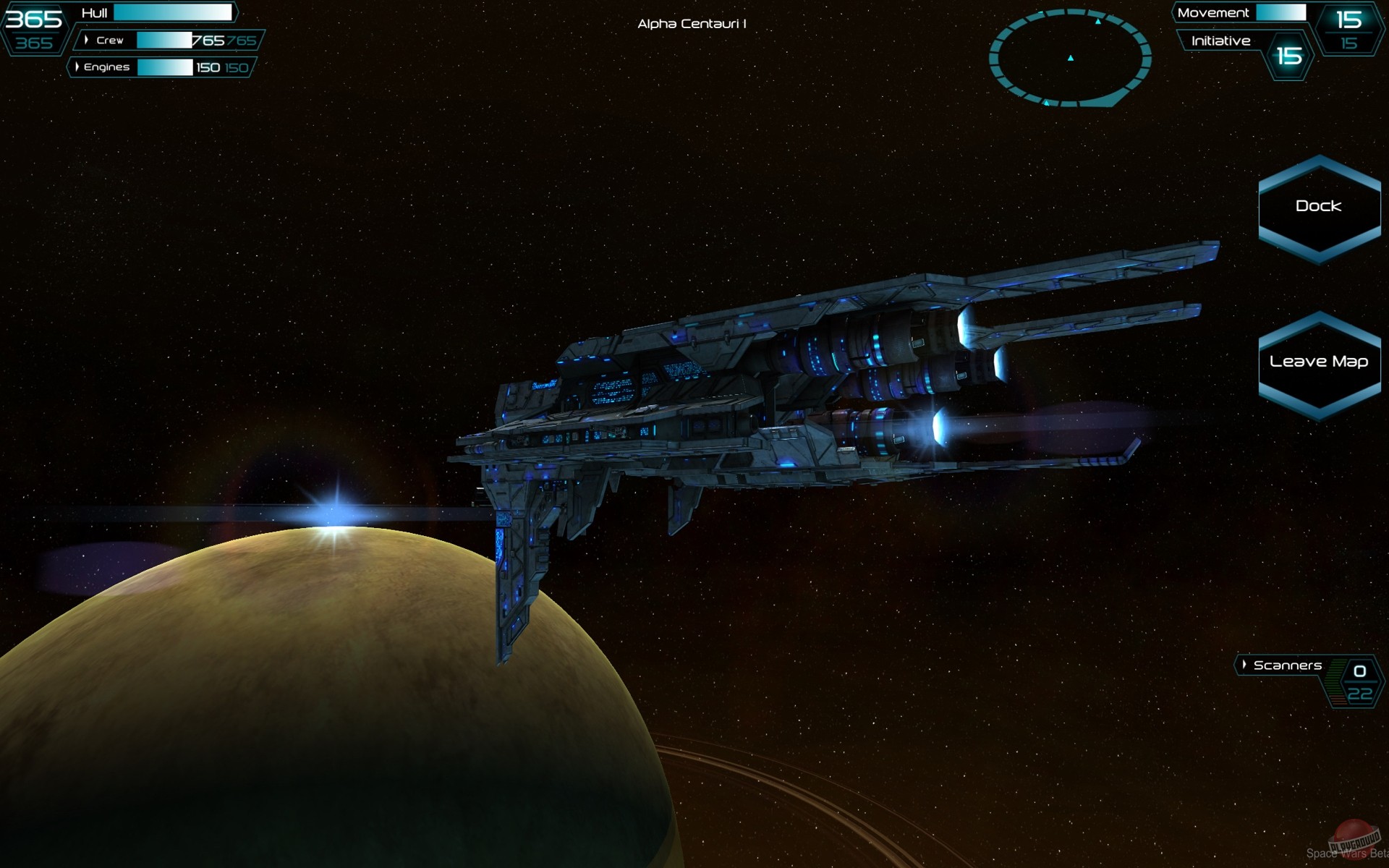Screen dimensions: 1389x868
Task: Click the Engines power progress bar
Action: pos(164,67)
